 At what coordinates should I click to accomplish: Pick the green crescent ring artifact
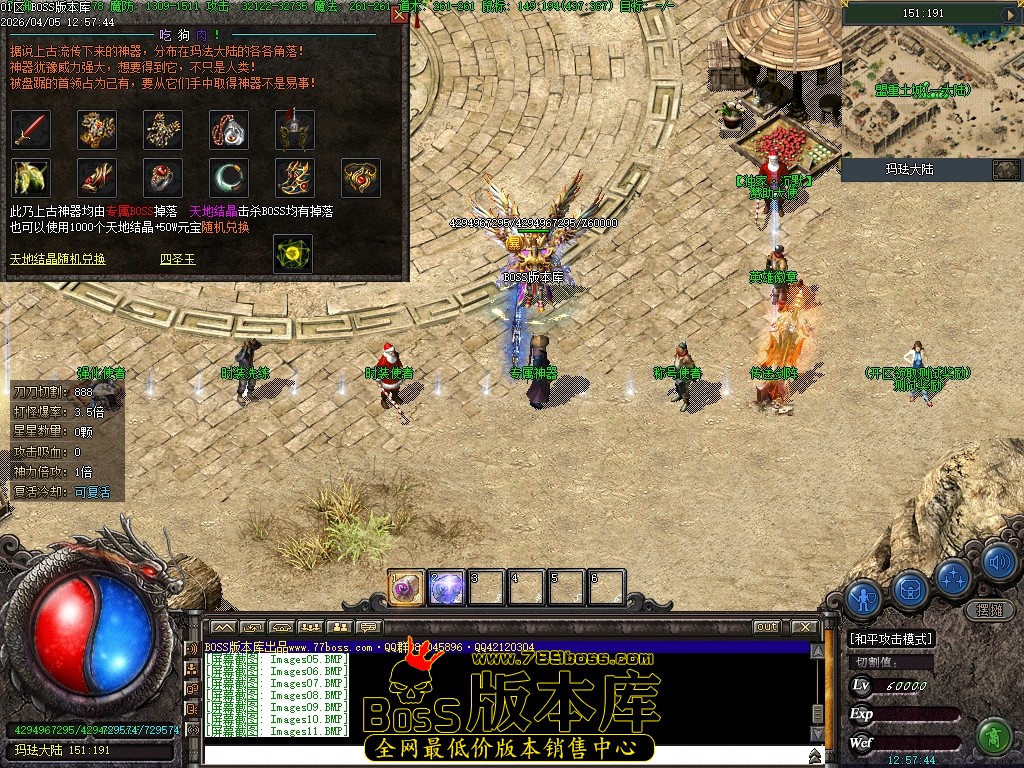click(228, 178)
